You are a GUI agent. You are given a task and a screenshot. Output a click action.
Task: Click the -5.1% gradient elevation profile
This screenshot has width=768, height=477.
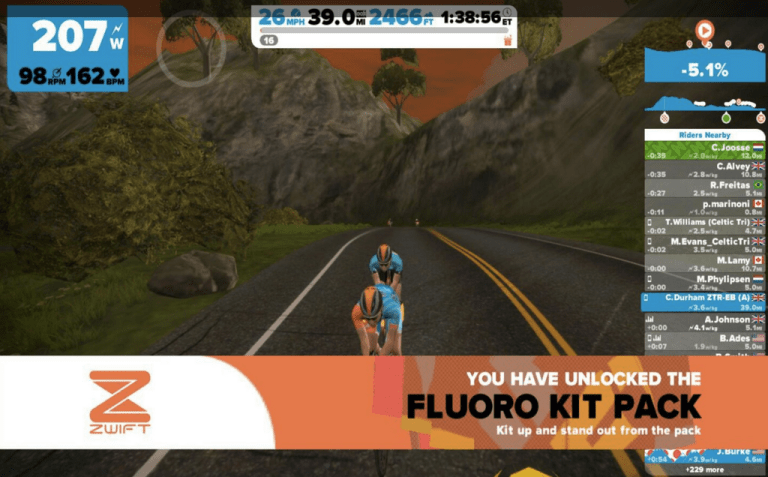coord(704,69)
